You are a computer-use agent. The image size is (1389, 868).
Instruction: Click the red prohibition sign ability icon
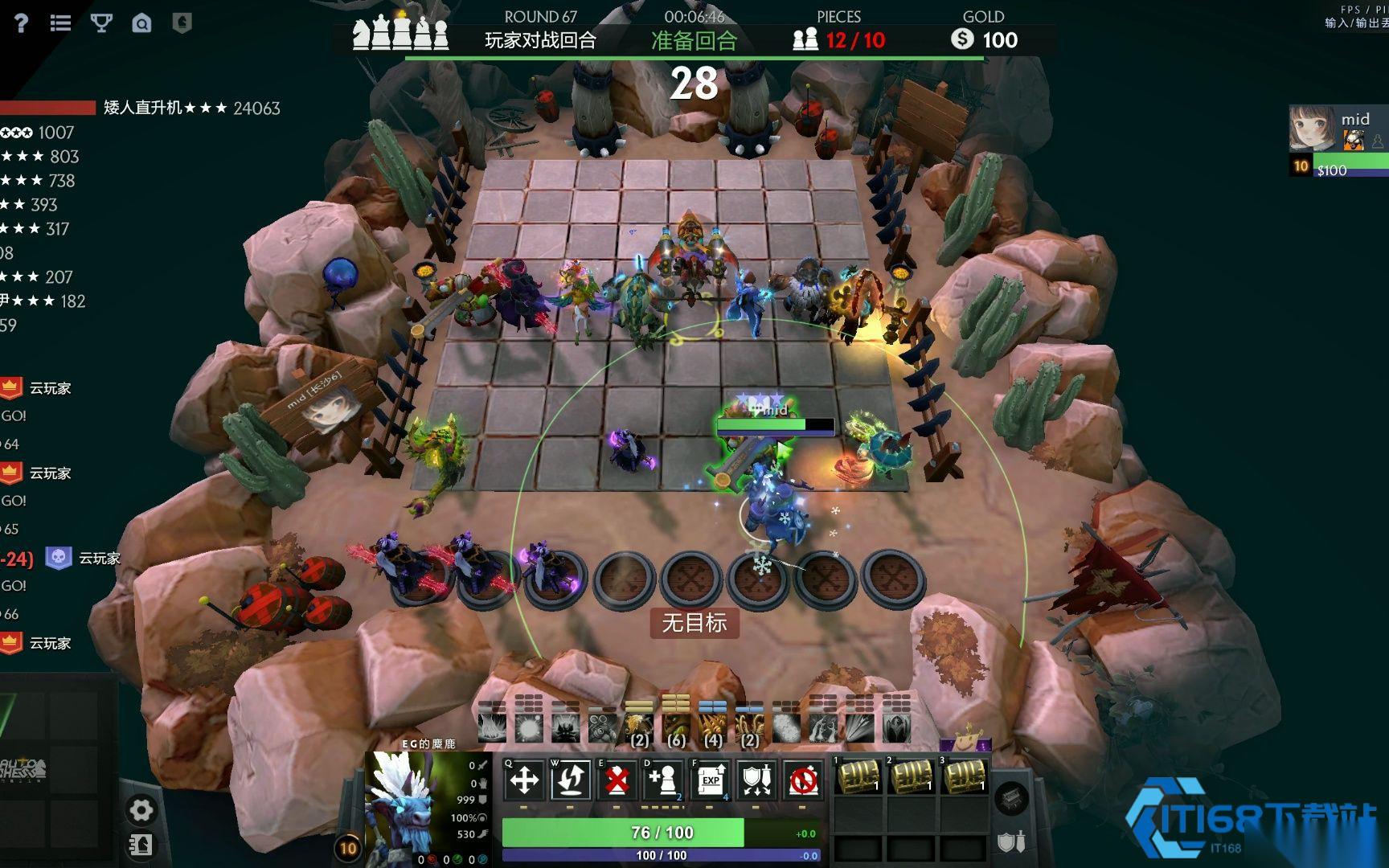point(803,780)
